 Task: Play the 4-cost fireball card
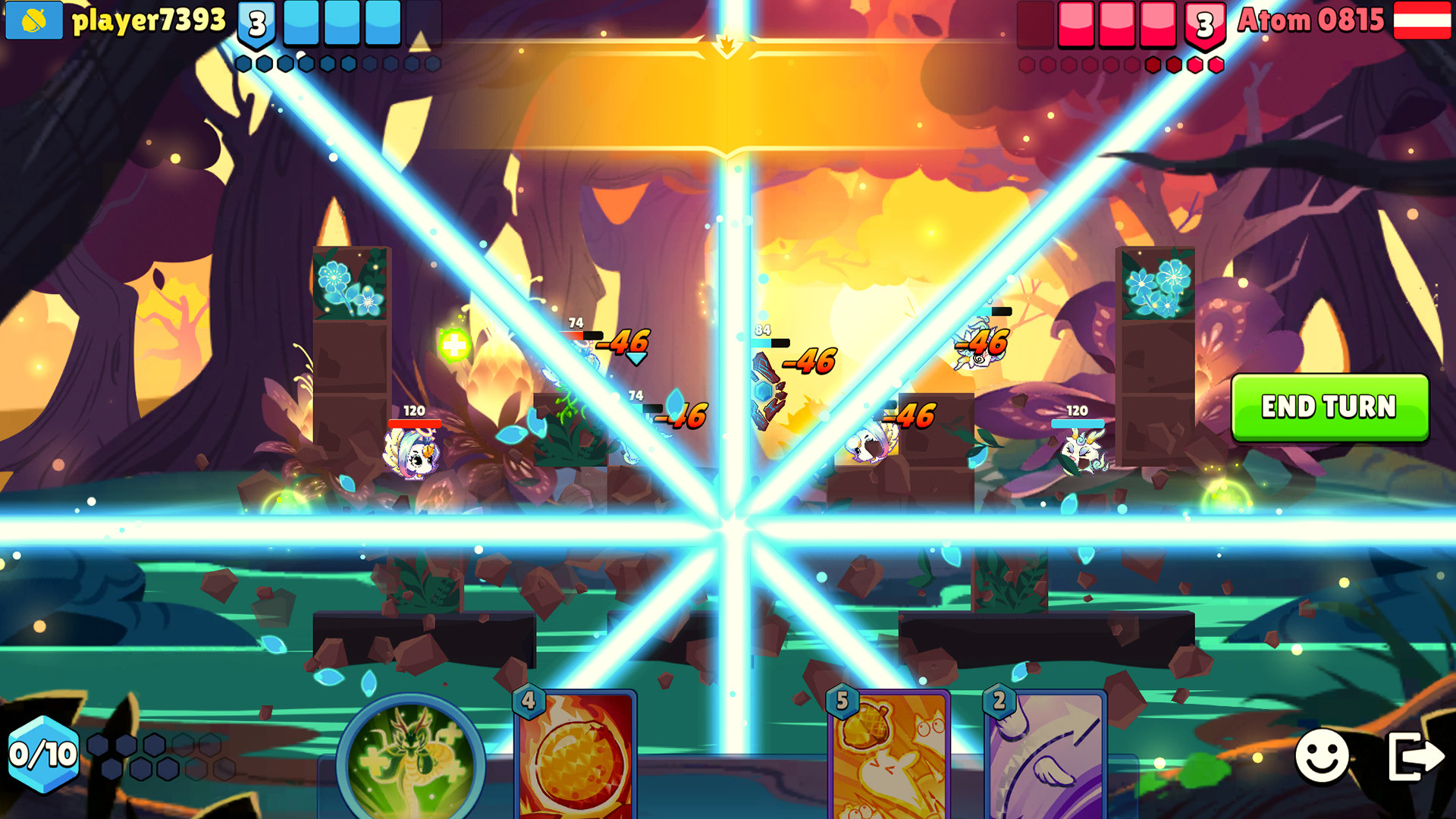click(573, 766)
